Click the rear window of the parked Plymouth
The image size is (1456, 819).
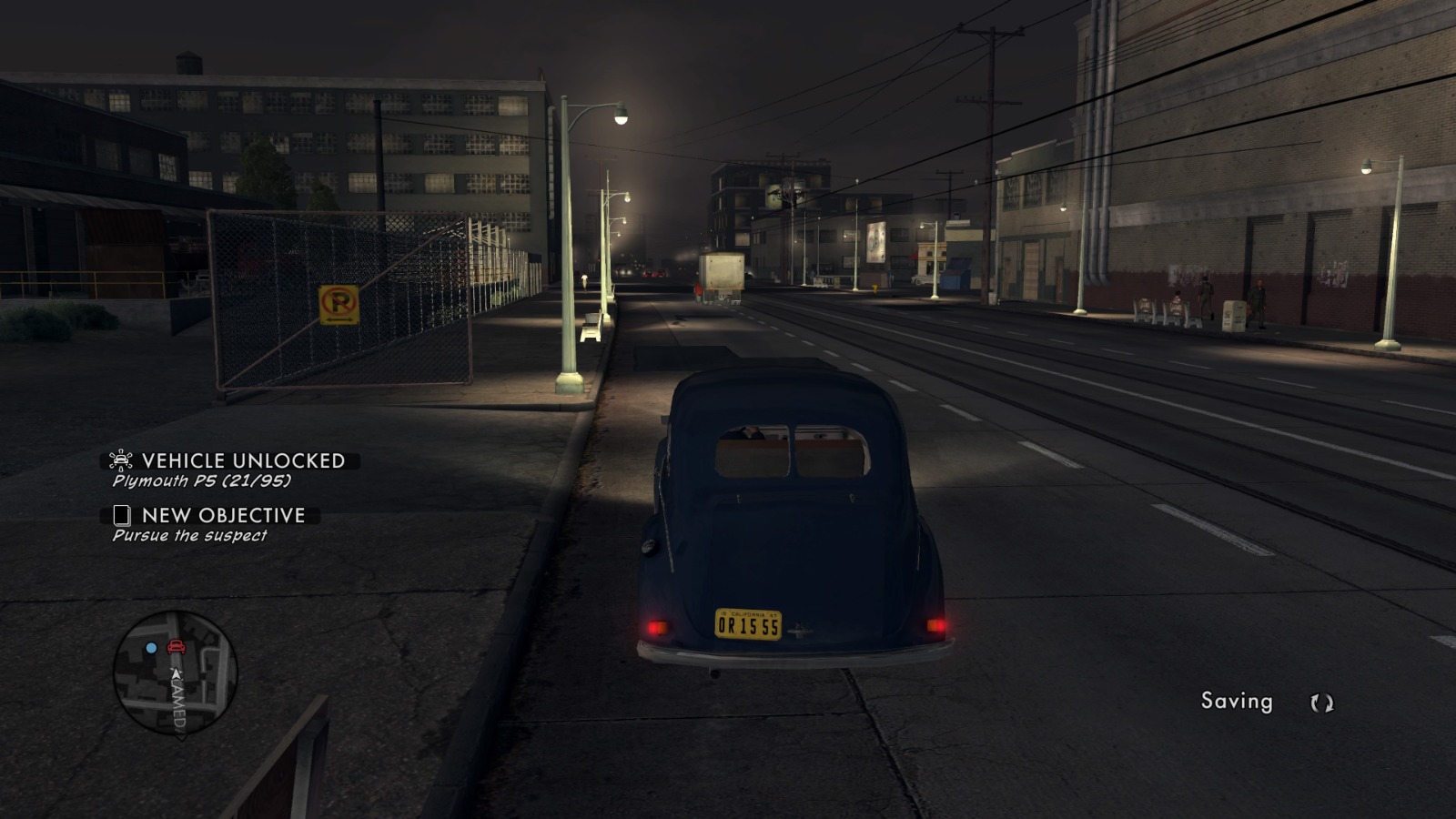click(792, 450)
